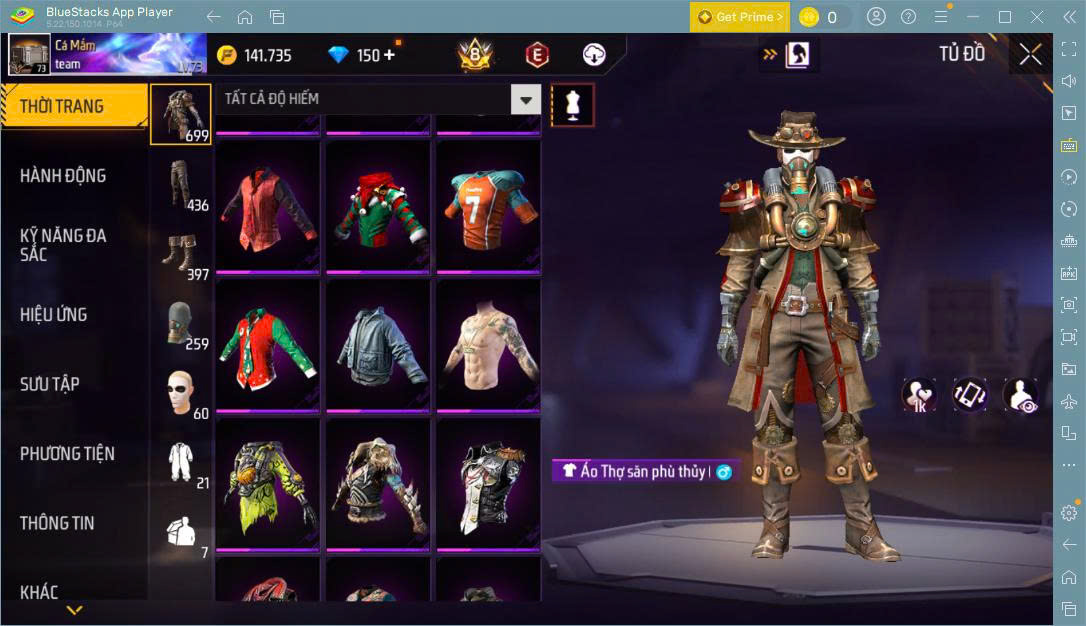Viewport: 1086px width, 626px height.
Task: Close the Tủ Đồ wardrobe screen
Action: [1031, 55]
